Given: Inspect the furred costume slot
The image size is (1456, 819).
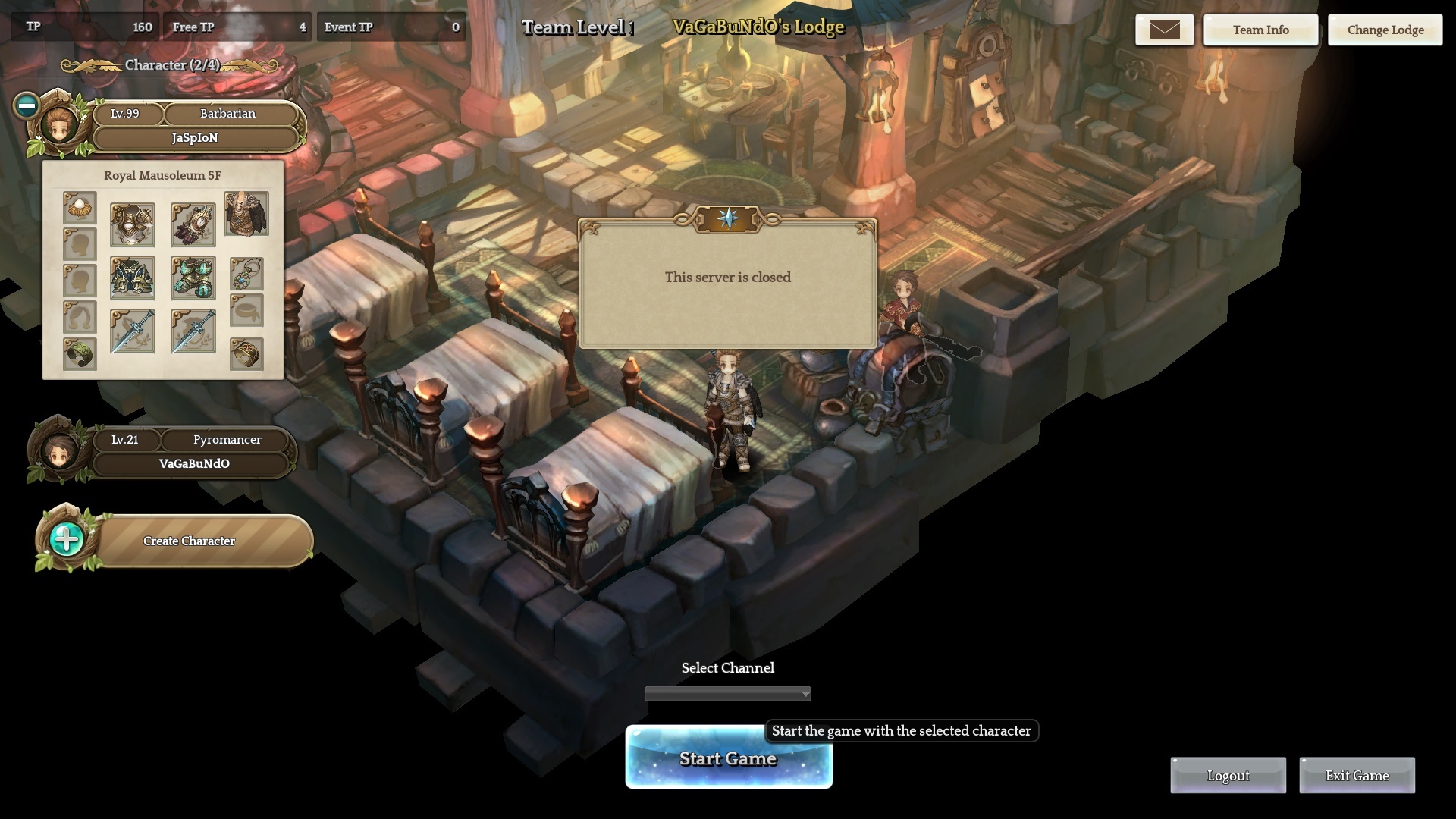Looking at the screenshot, I should click(x=246, y=214).
